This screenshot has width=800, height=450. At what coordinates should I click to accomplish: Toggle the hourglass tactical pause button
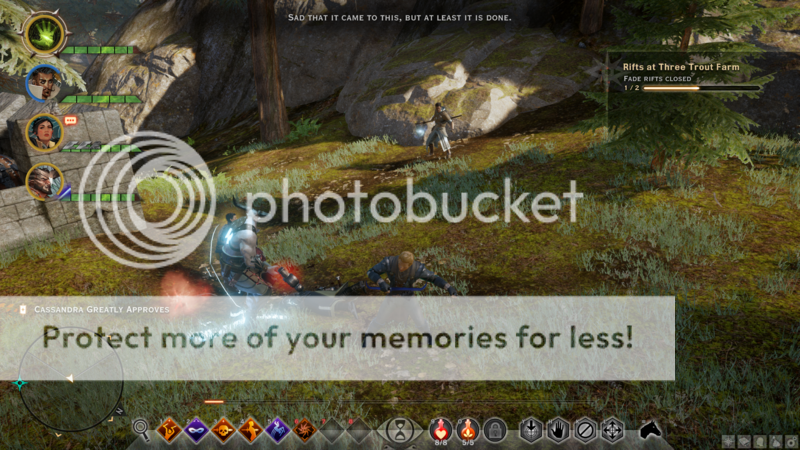point(400,431)
